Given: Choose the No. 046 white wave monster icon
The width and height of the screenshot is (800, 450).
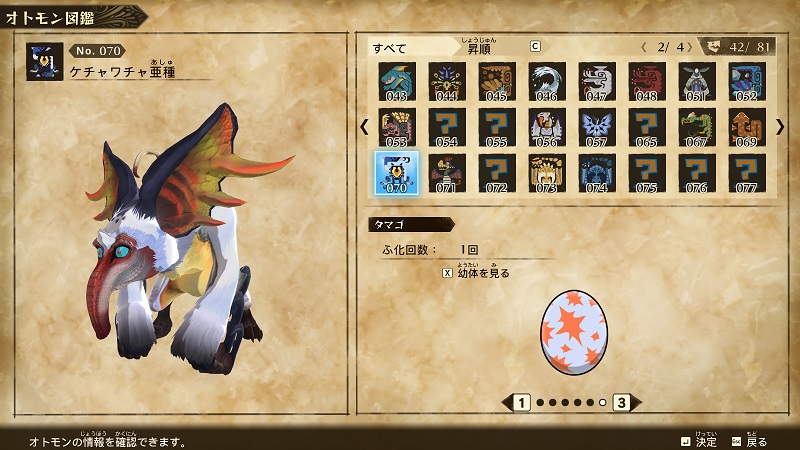Looking at the screenshot, I should [x=546, y=81].
